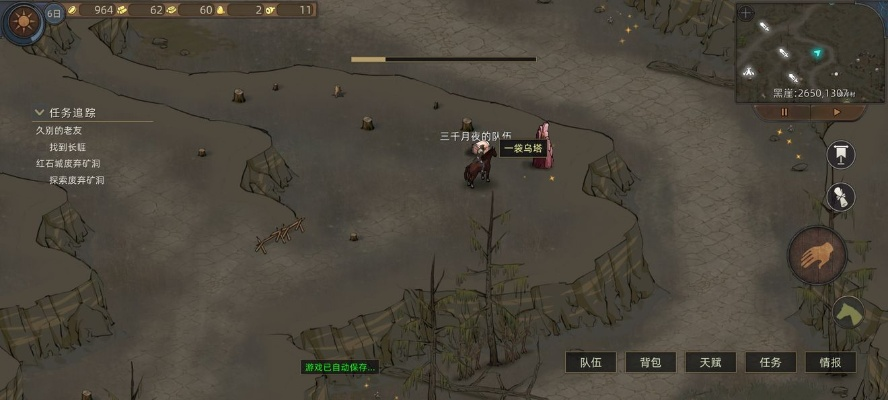This screenshot has width=888, height=400.
Task: Open the 任务 quest log
Action: (x=770, y=362)
